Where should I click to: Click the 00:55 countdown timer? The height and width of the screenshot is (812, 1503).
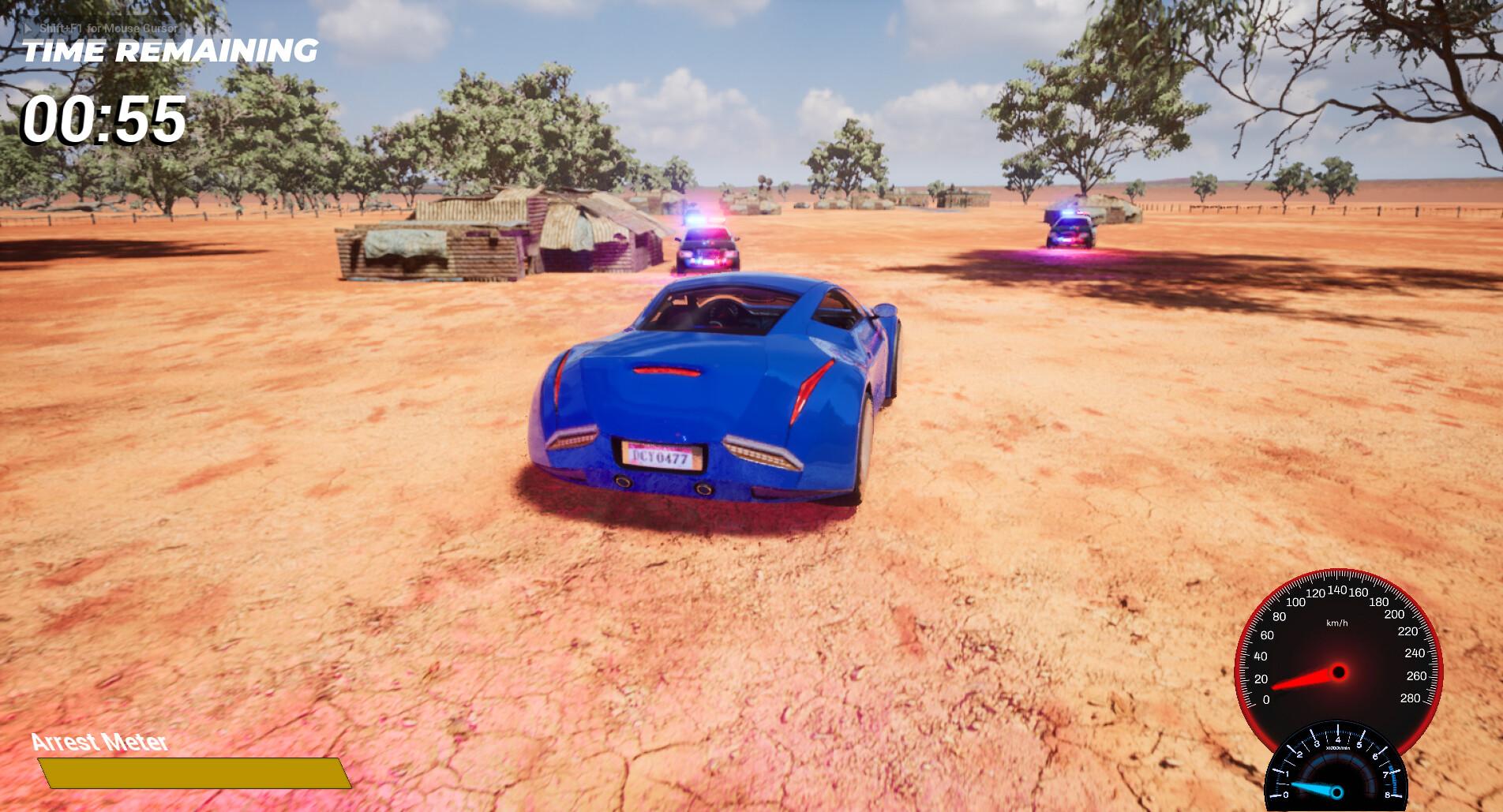(x=103, y=119)
